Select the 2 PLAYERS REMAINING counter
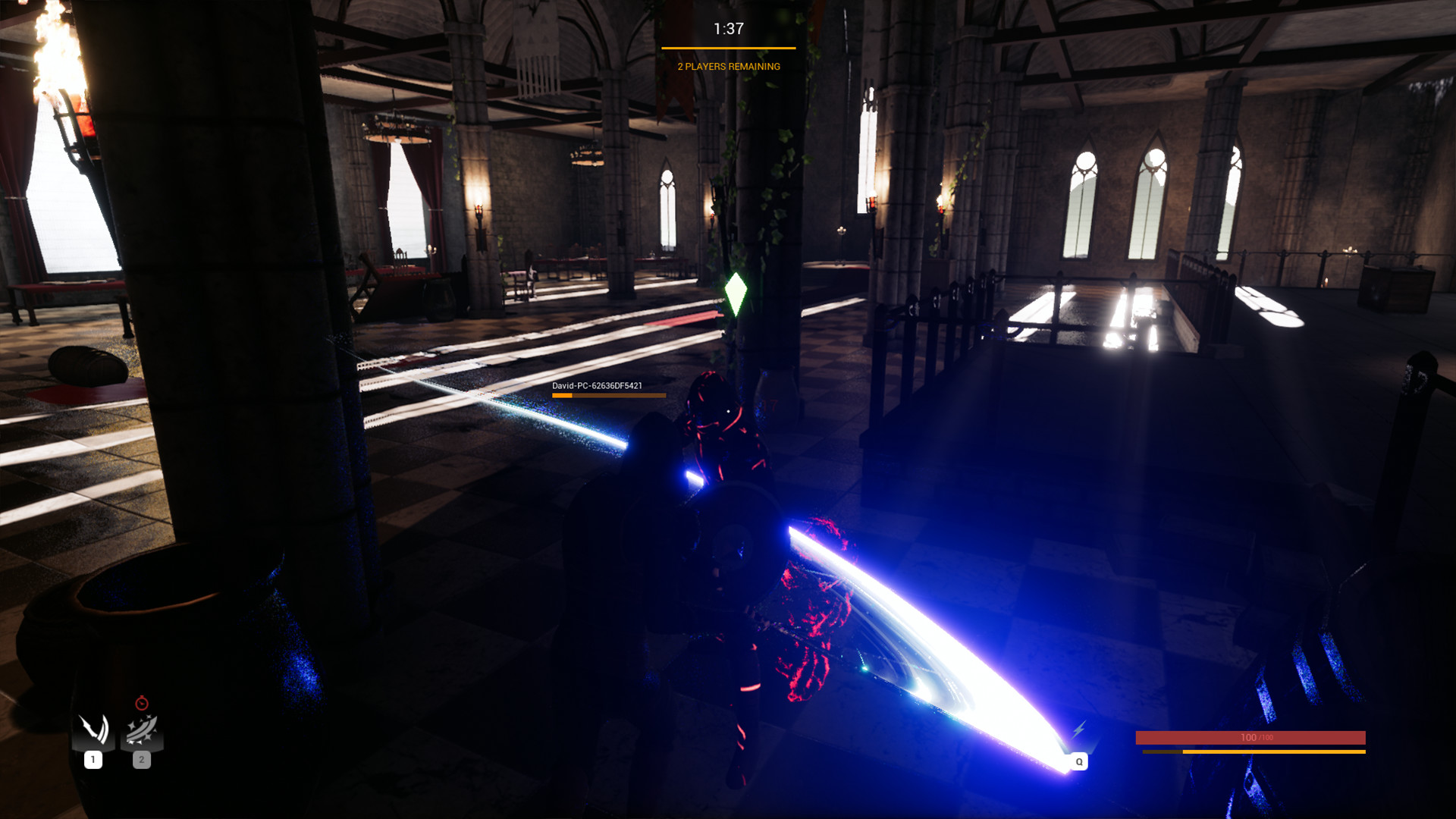1456x819 pixels. [727, 67]
